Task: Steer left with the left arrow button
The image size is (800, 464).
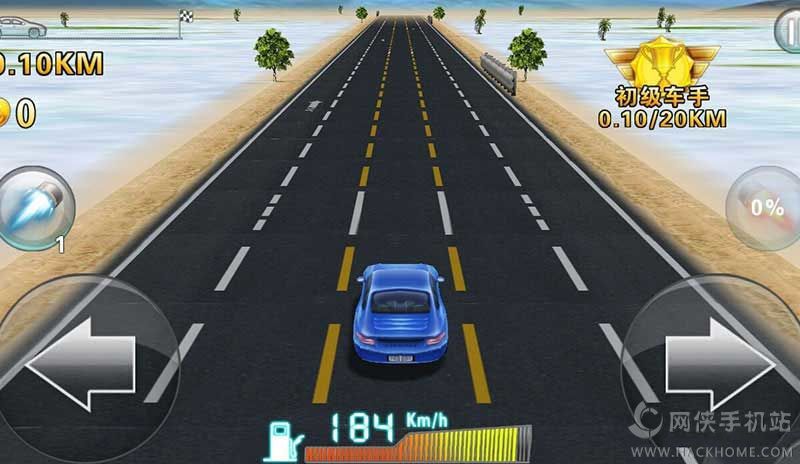Action: click(x=78, y=360)
